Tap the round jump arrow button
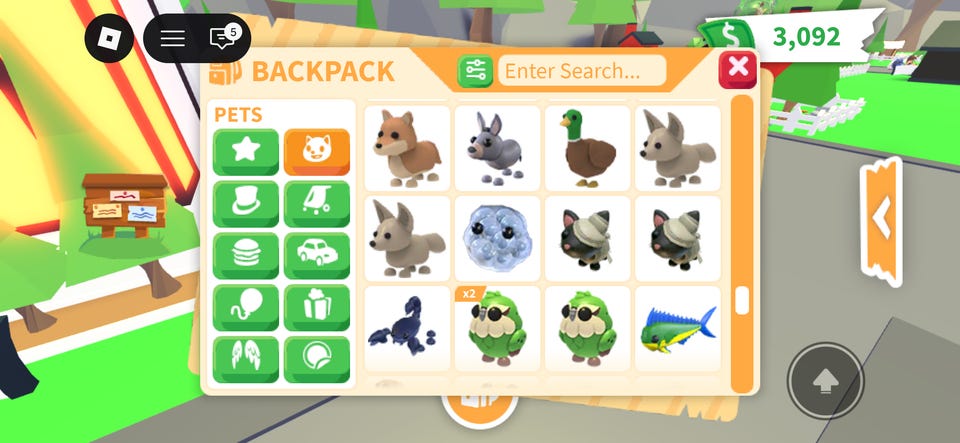The image size is (960, 443). 825,381
